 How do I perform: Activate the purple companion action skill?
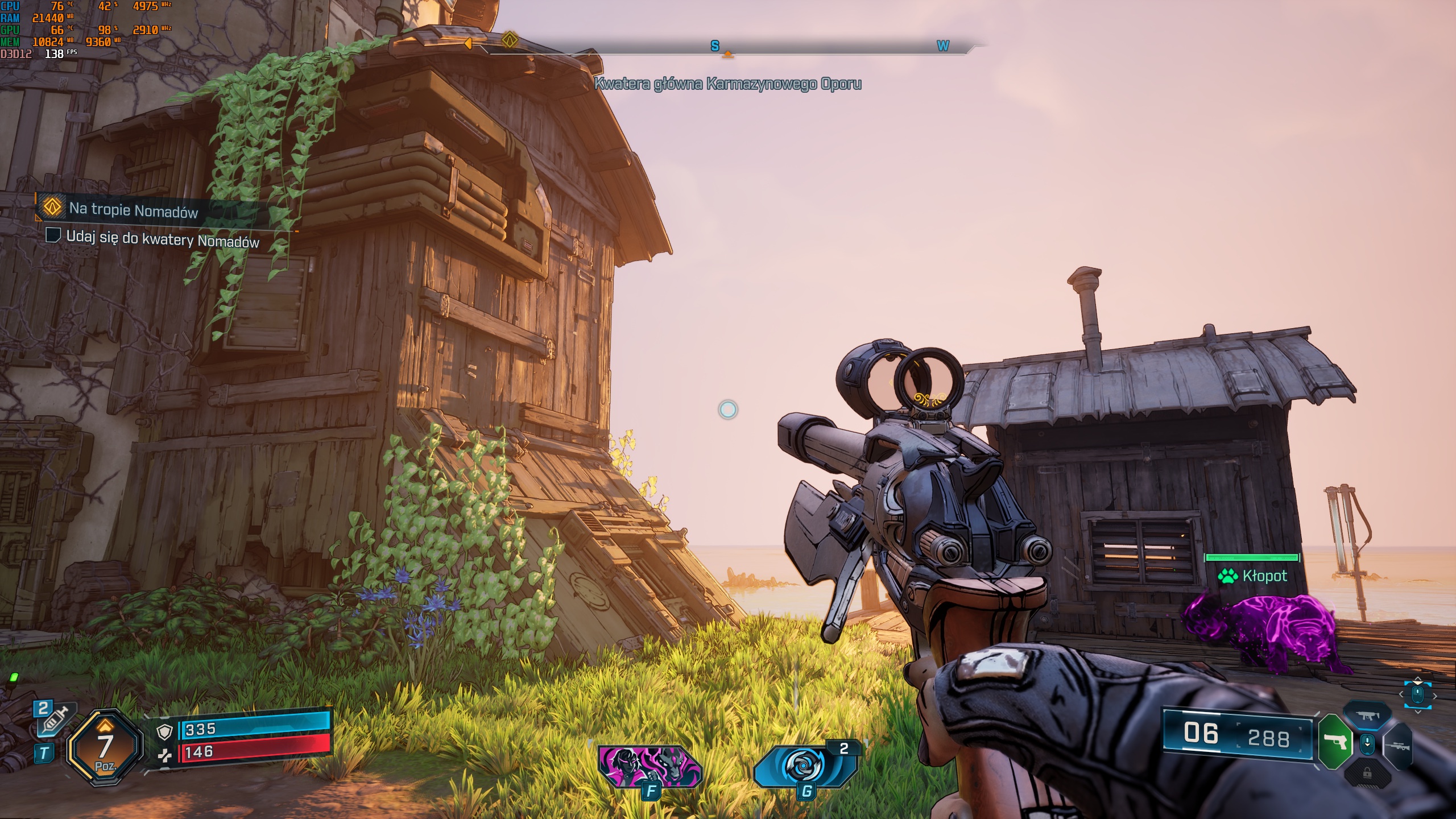(650, 766)
